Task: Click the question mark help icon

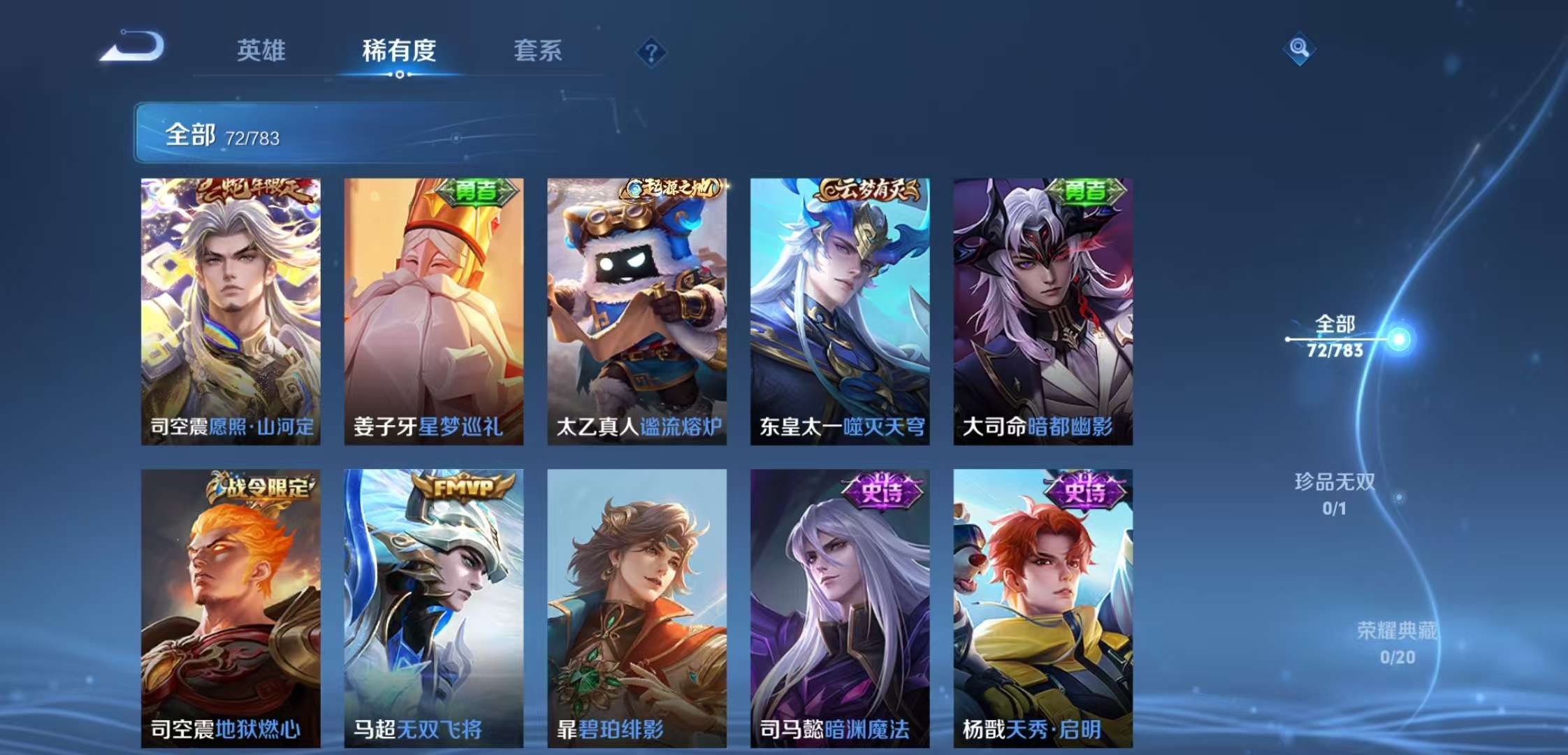Action: tap(650, 53)
